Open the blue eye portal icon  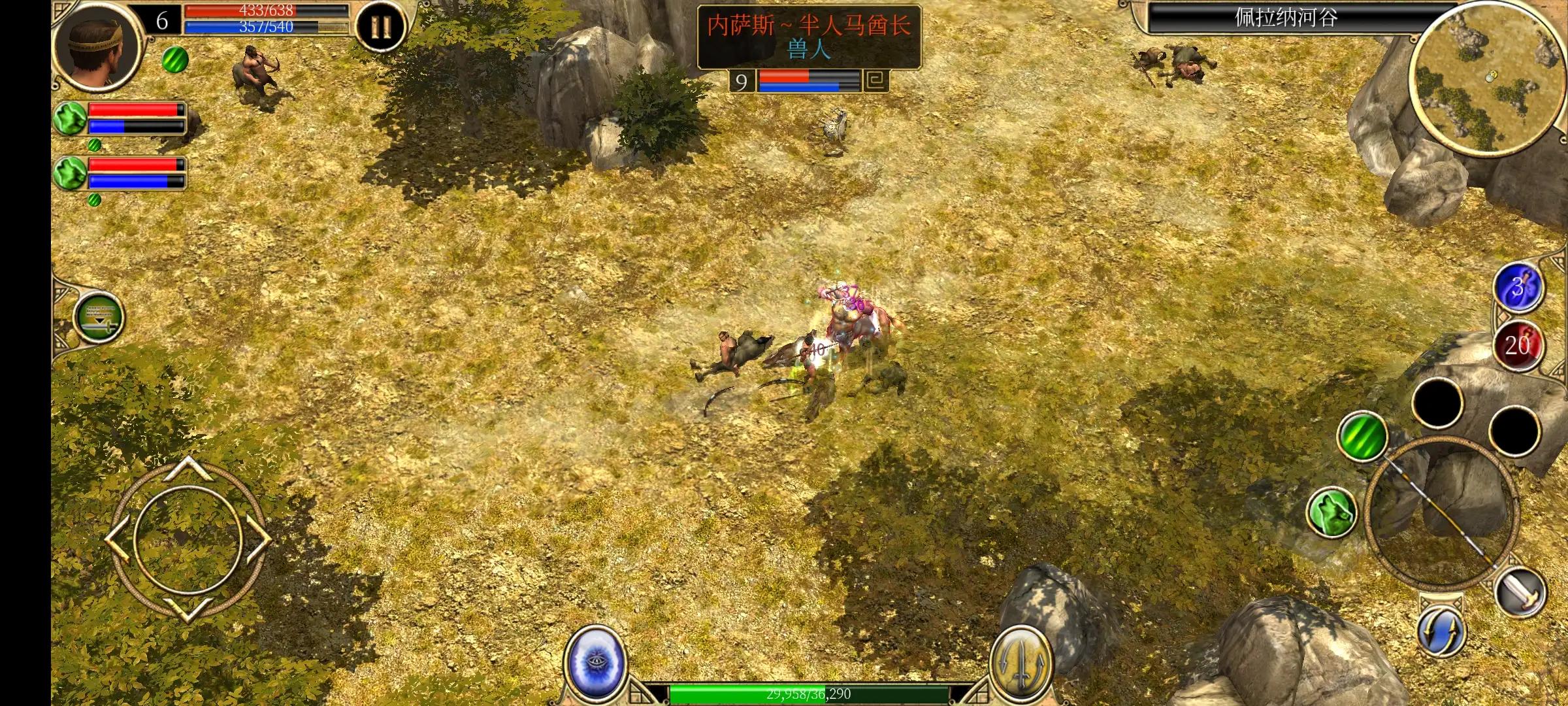pos(595,662)
